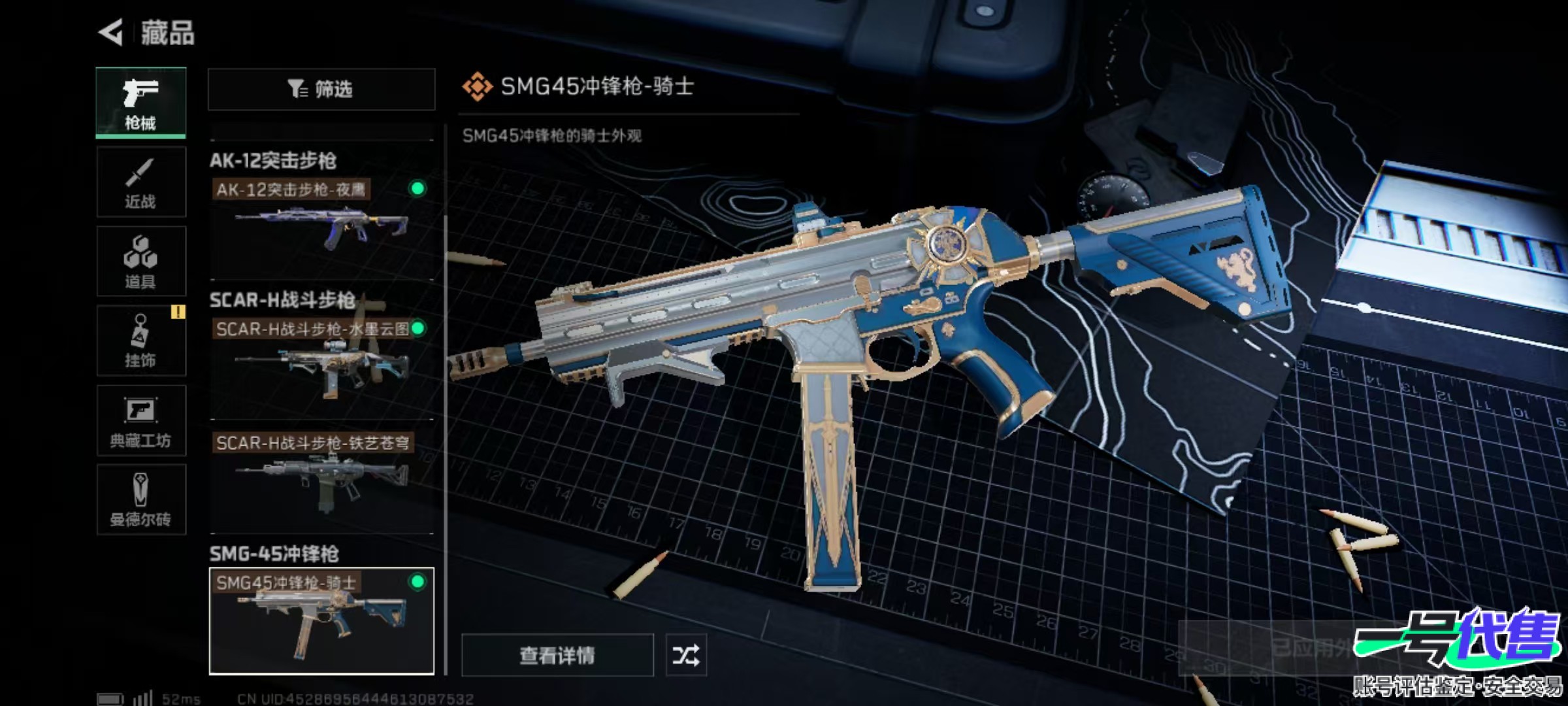1568x706 pixels.
Task: Select the SMG45冲锋枪-骑士 skin thumbnail
Action: [321, 621]
